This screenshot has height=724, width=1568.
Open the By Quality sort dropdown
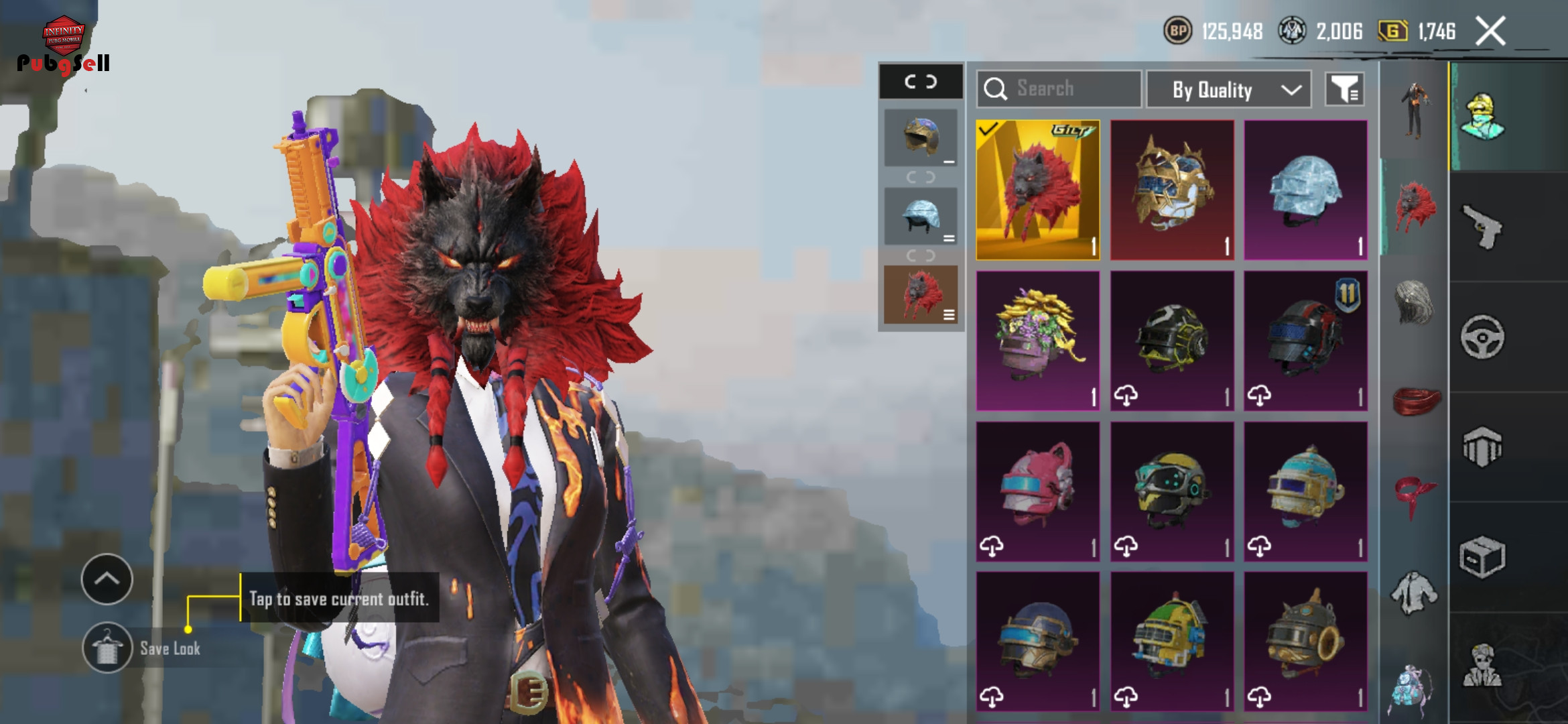(x=1229, y=89)
